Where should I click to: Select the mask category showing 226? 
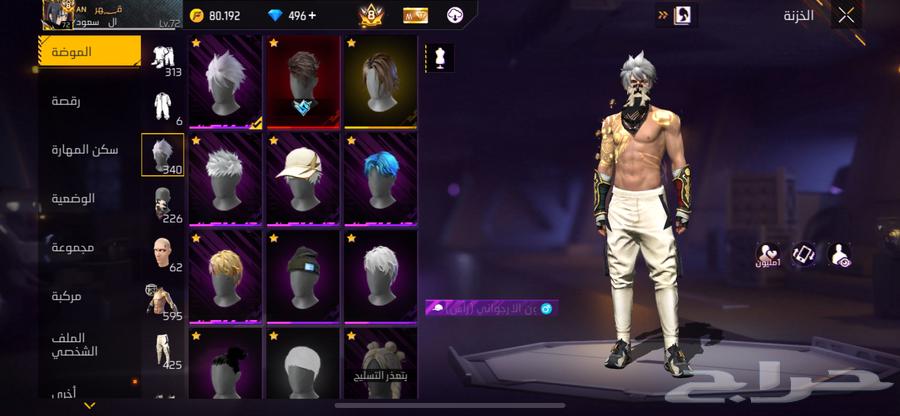[162, 205]
